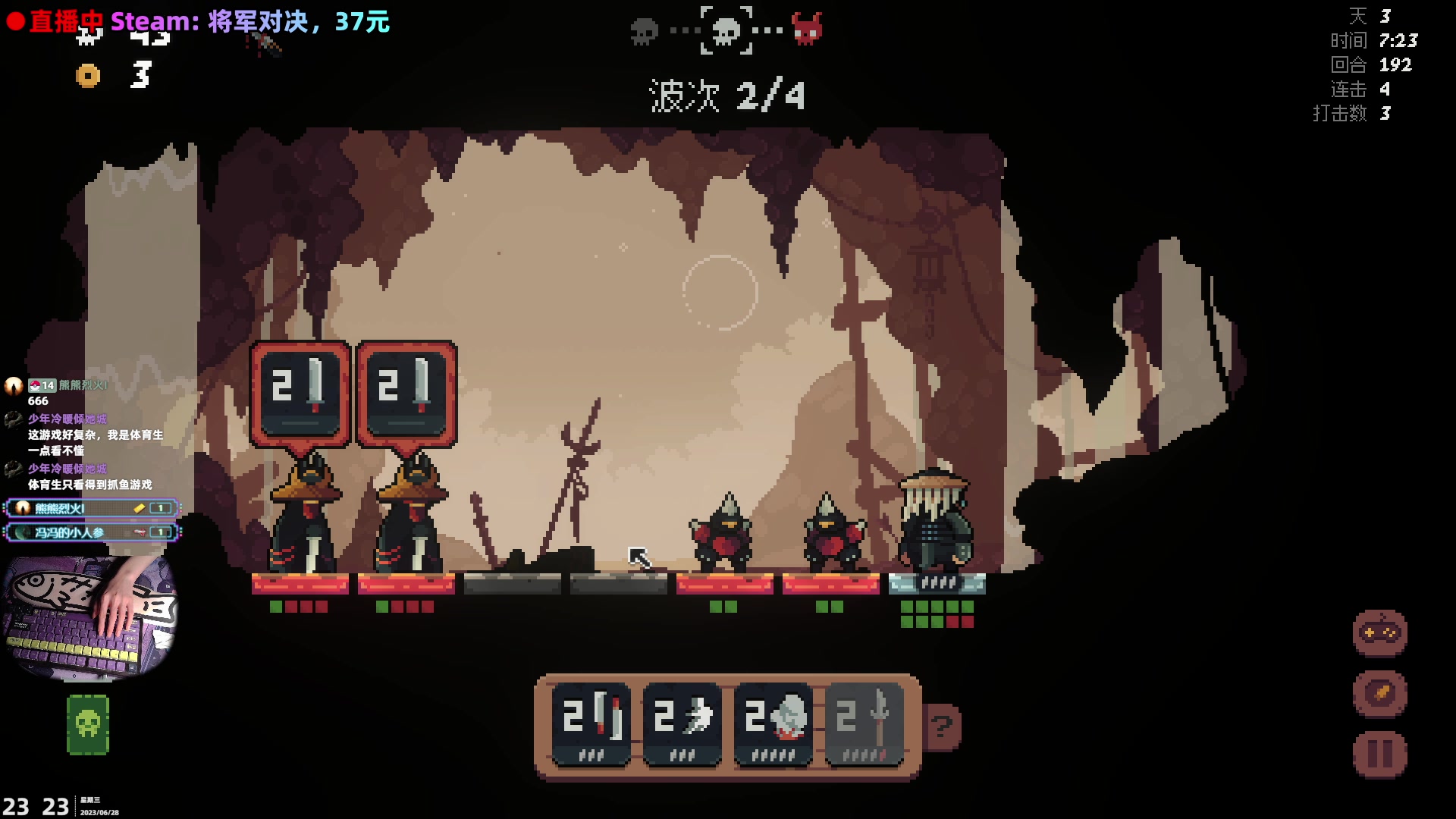1456x819 pixels.
Task: Pause the game with the pause button
Action: (x=1379, y=755)
